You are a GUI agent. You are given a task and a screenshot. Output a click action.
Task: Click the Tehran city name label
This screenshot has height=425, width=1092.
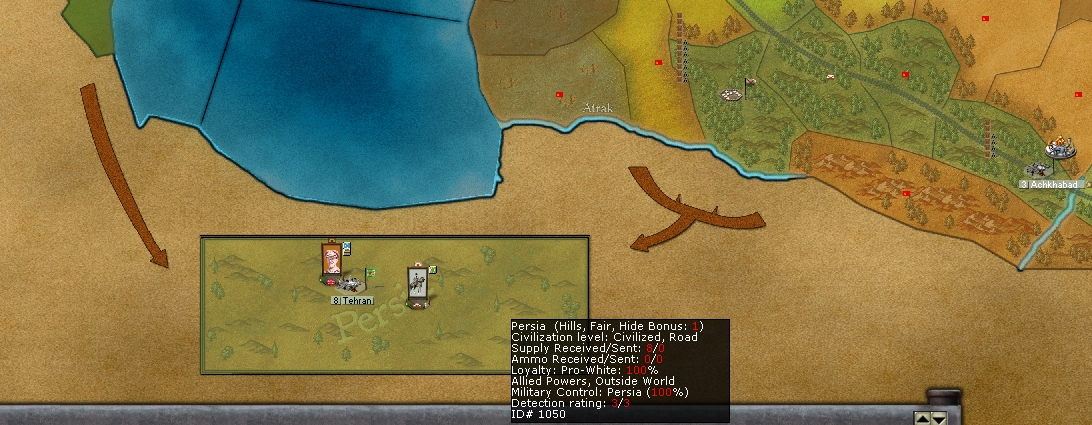click(352, 300)
